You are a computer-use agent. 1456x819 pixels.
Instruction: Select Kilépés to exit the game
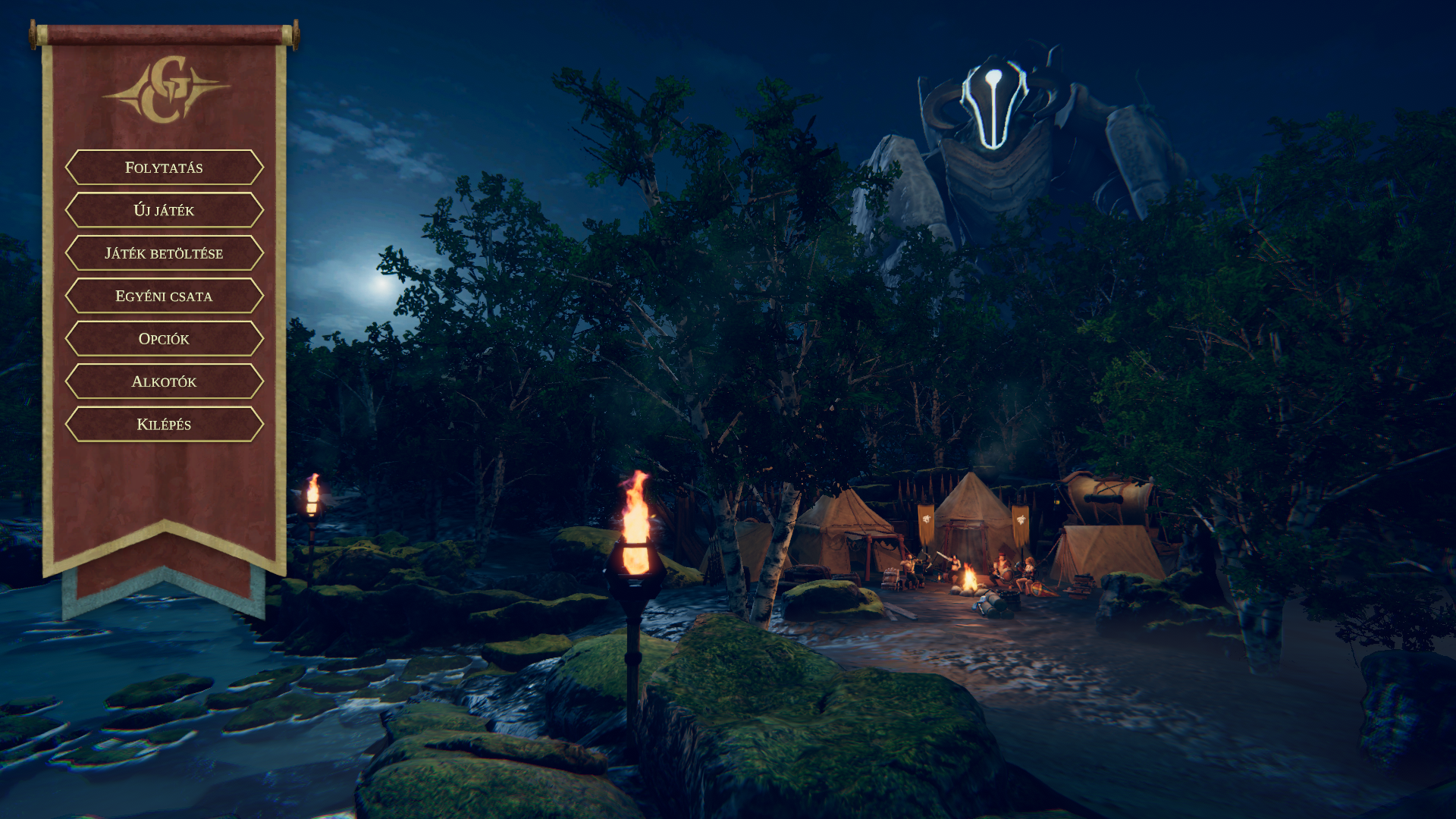click(x=164, y=425)
